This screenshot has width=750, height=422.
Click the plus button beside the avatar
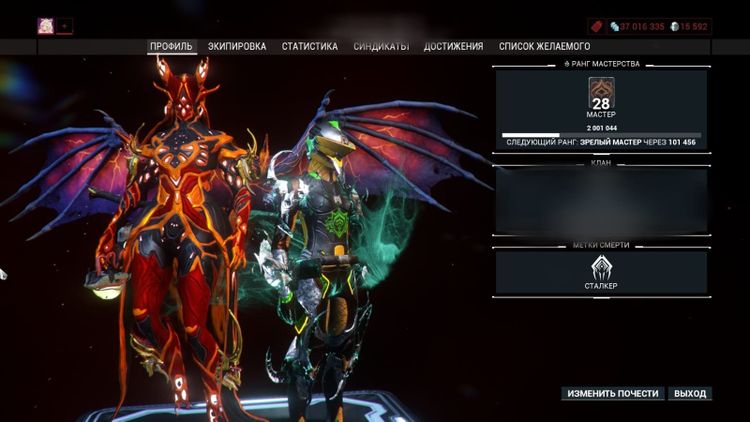click(x=65, y=26)
